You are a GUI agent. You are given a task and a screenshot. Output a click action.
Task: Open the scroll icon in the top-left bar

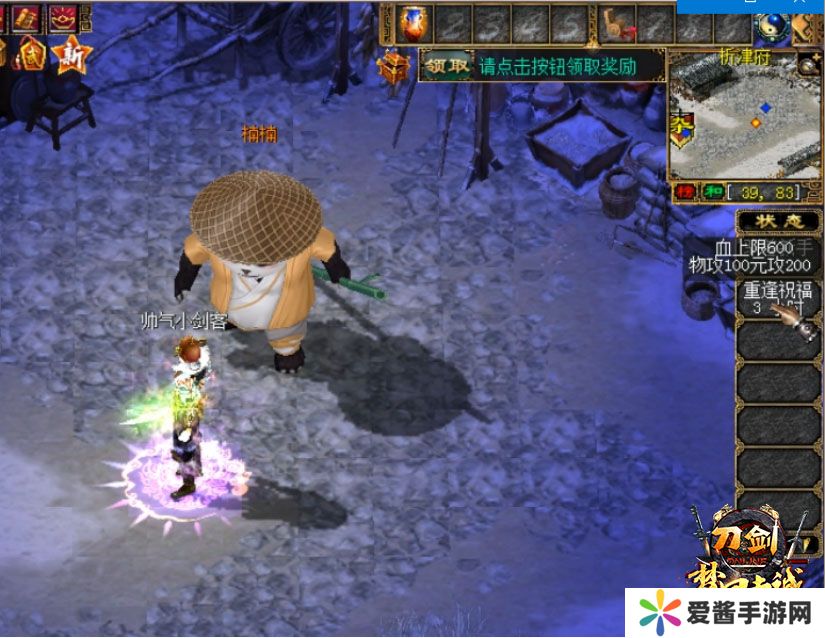pos(25,17)
